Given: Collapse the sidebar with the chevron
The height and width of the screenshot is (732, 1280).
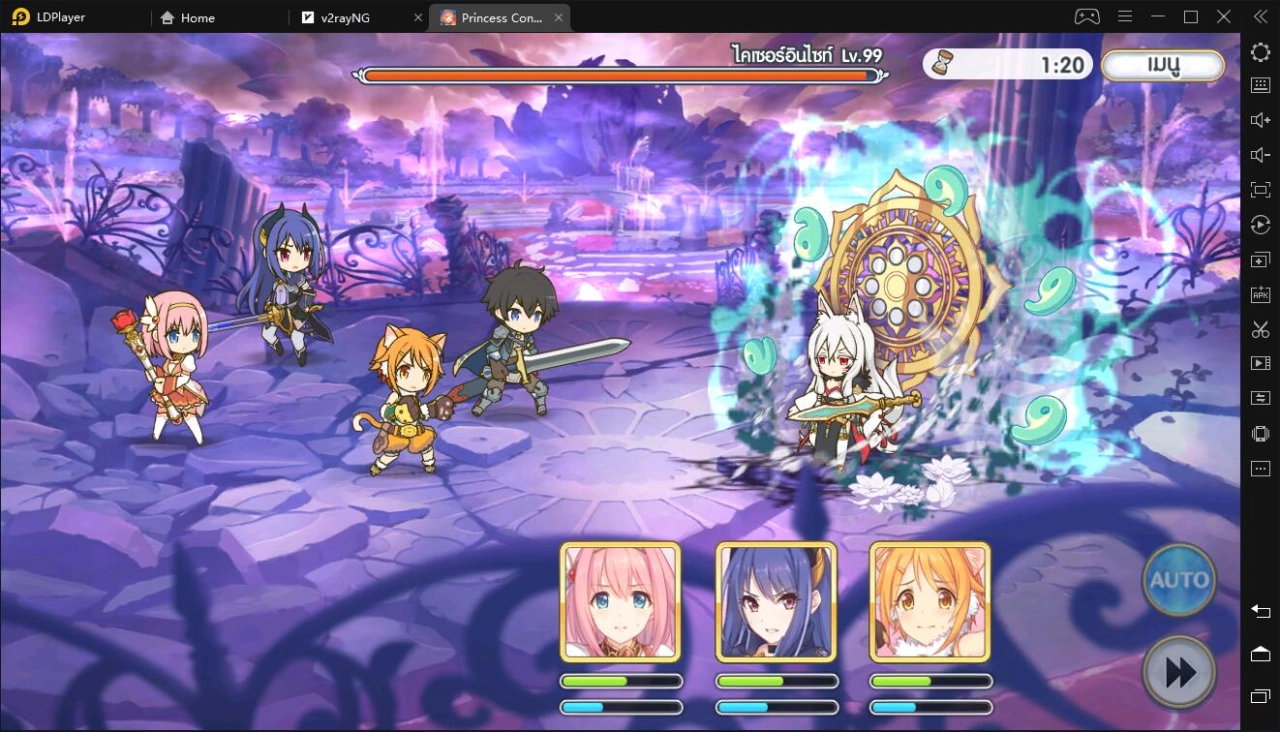Looking at the screenshot, I should pos(1259,16).
